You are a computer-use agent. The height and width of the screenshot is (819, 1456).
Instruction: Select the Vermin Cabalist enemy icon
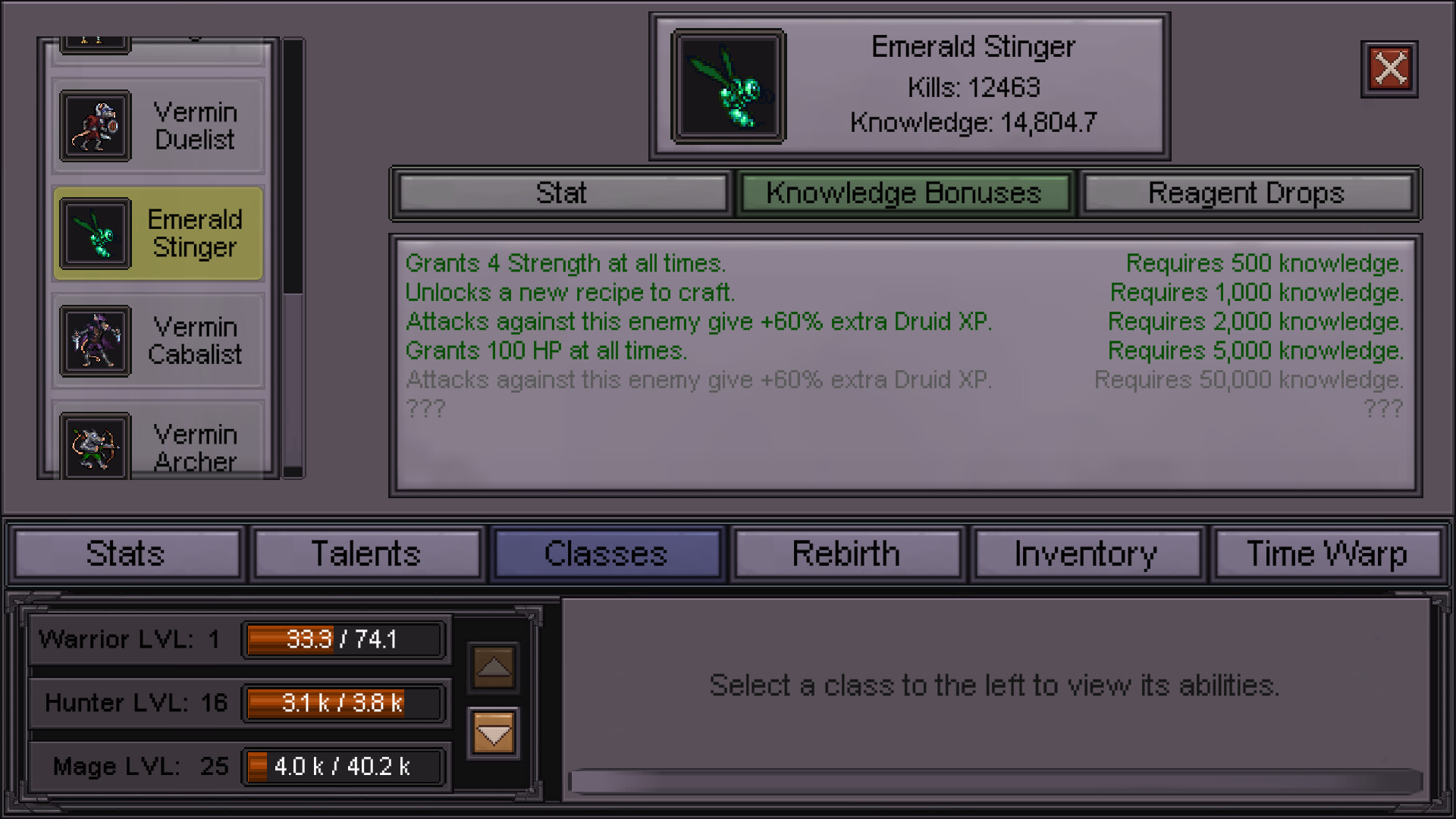pos(96,340)
